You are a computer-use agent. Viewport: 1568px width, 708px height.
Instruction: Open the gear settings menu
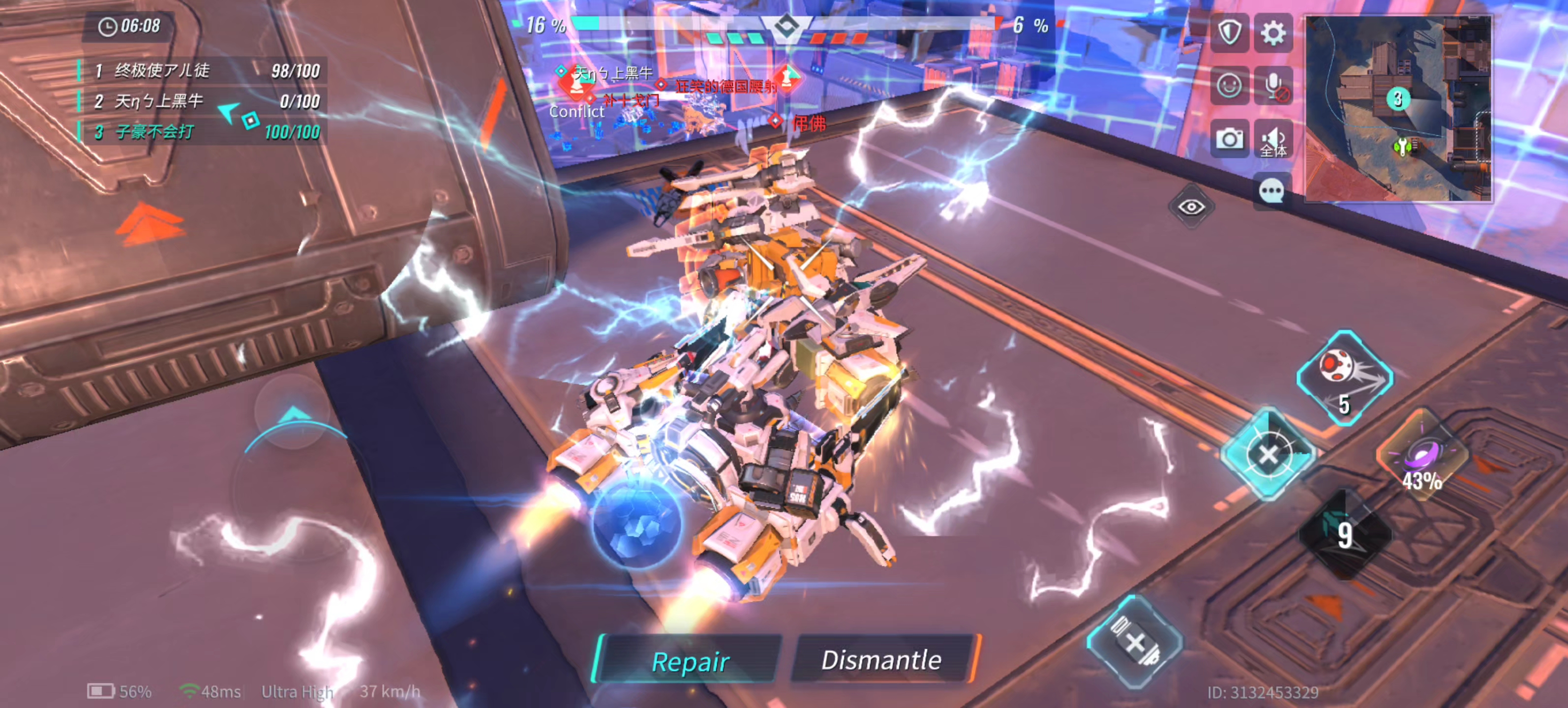[x=1273, y=32]
